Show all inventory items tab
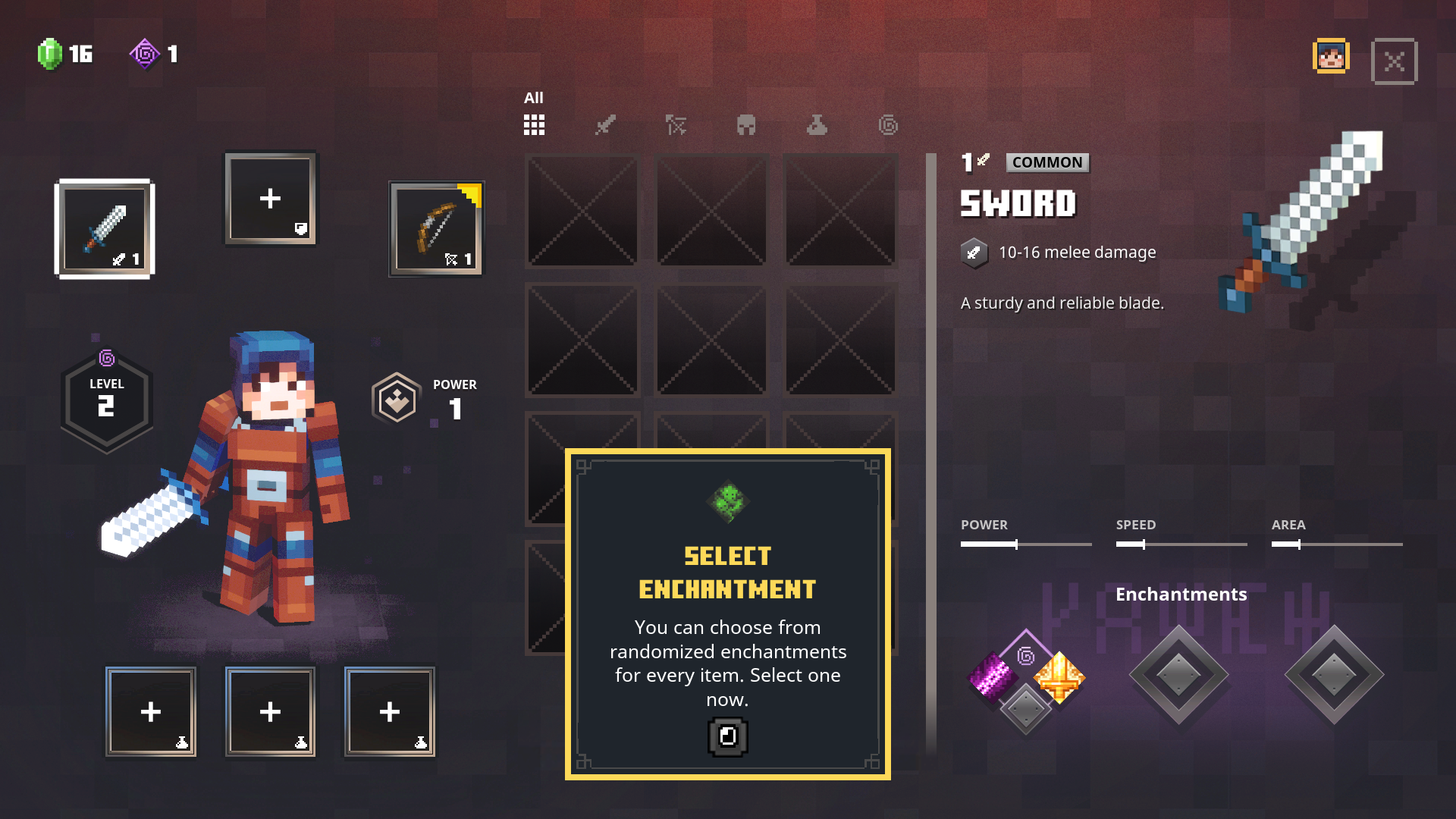Screen dimensions: 1456x819 534,125
